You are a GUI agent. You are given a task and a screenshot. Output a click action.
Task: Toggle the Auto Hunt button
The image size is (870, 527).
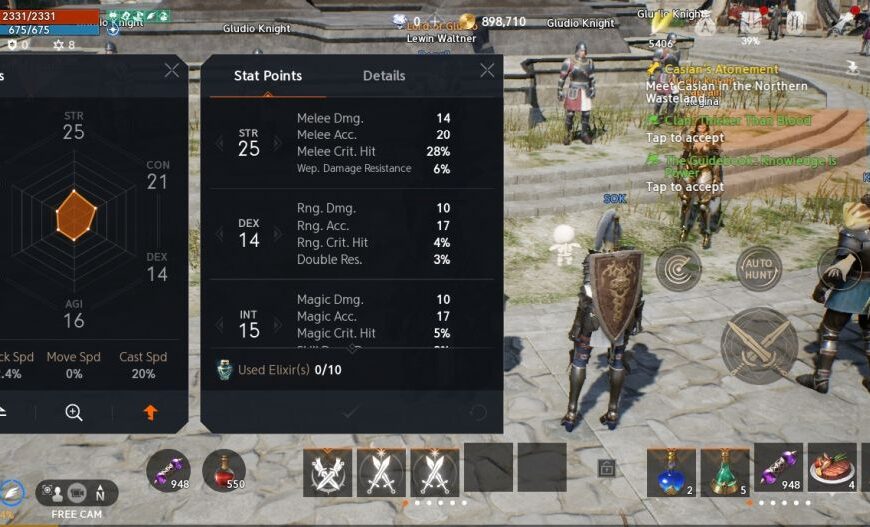759,268
